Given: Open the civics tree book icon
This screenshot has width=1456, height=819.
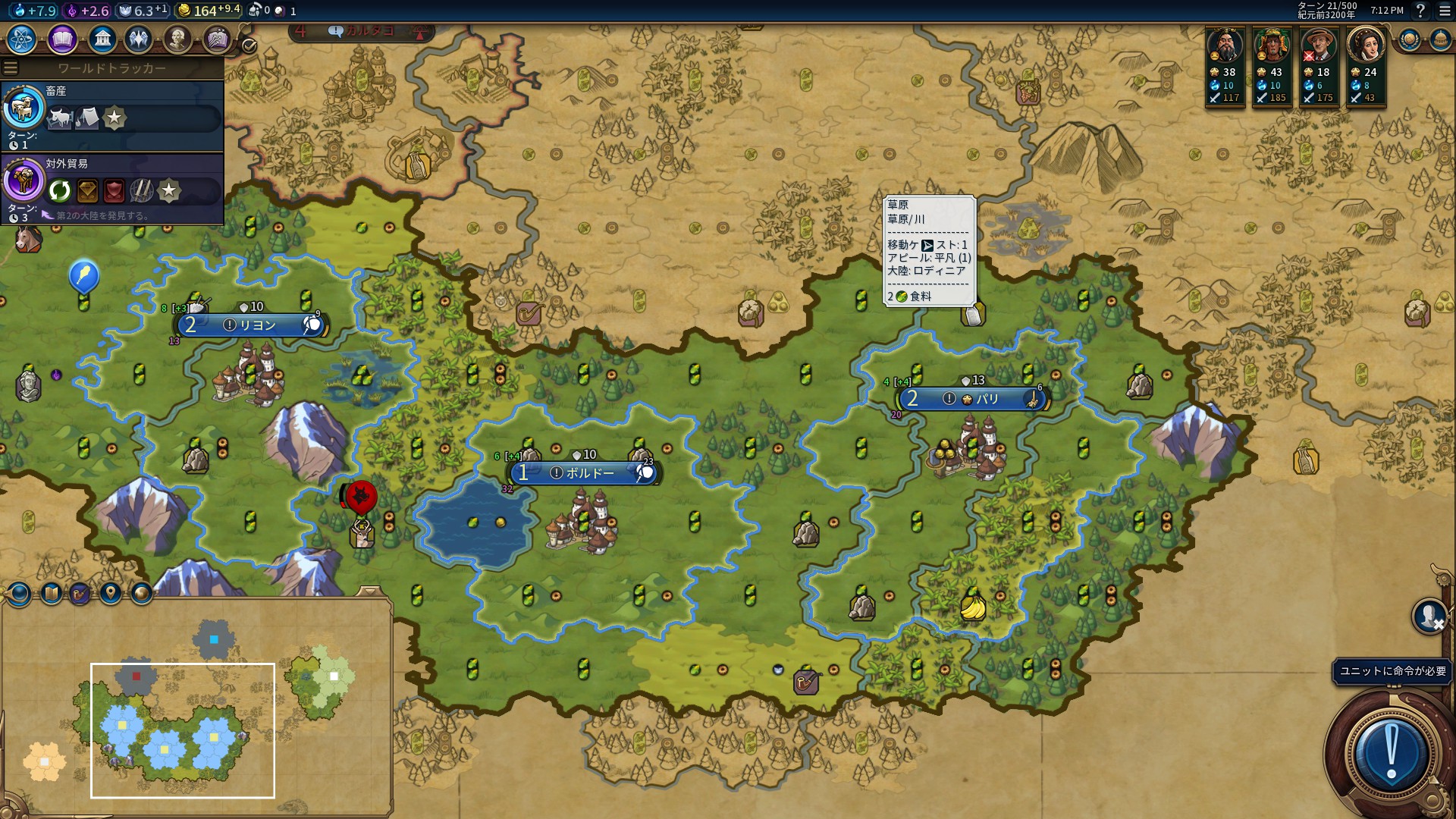Looking at the screenshot, I should (62, 39).
